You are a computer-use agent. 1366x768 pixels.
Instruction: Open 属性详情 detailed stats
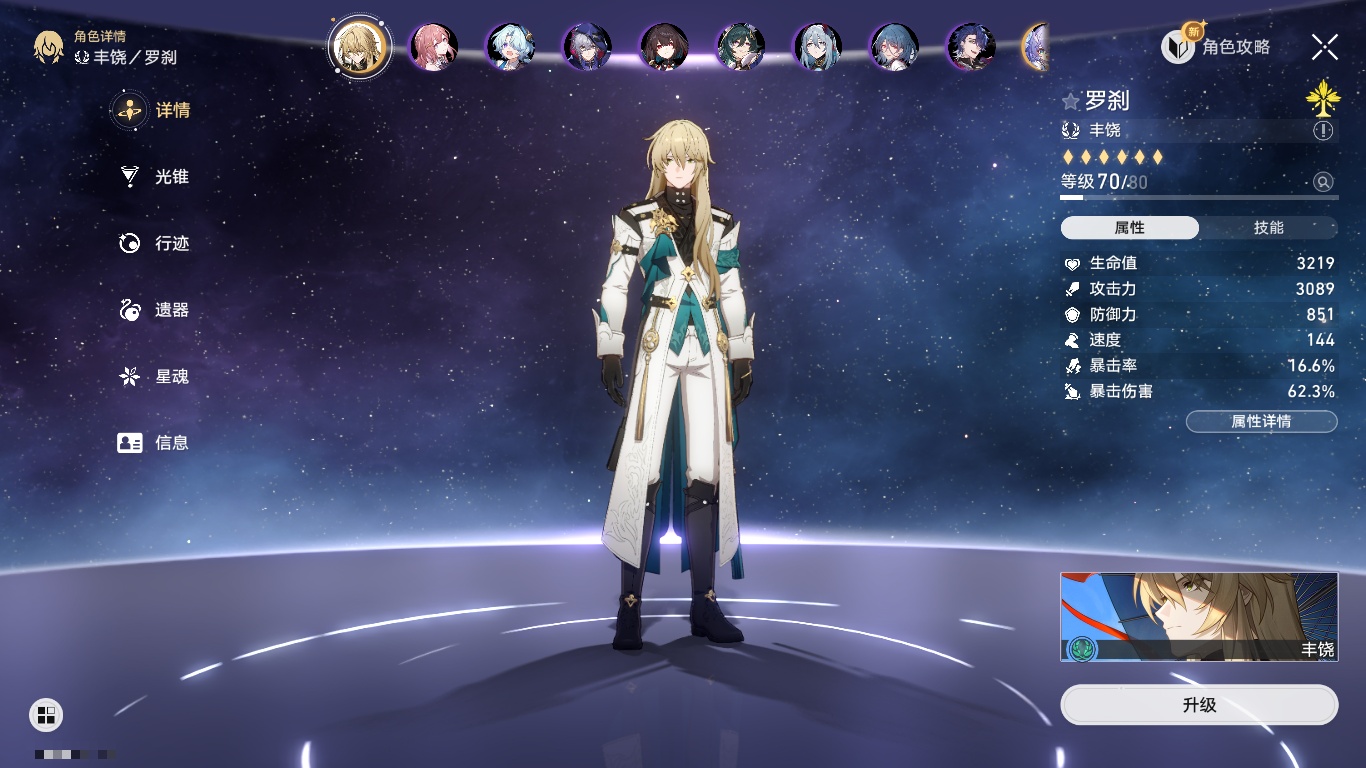(1261, 422)
